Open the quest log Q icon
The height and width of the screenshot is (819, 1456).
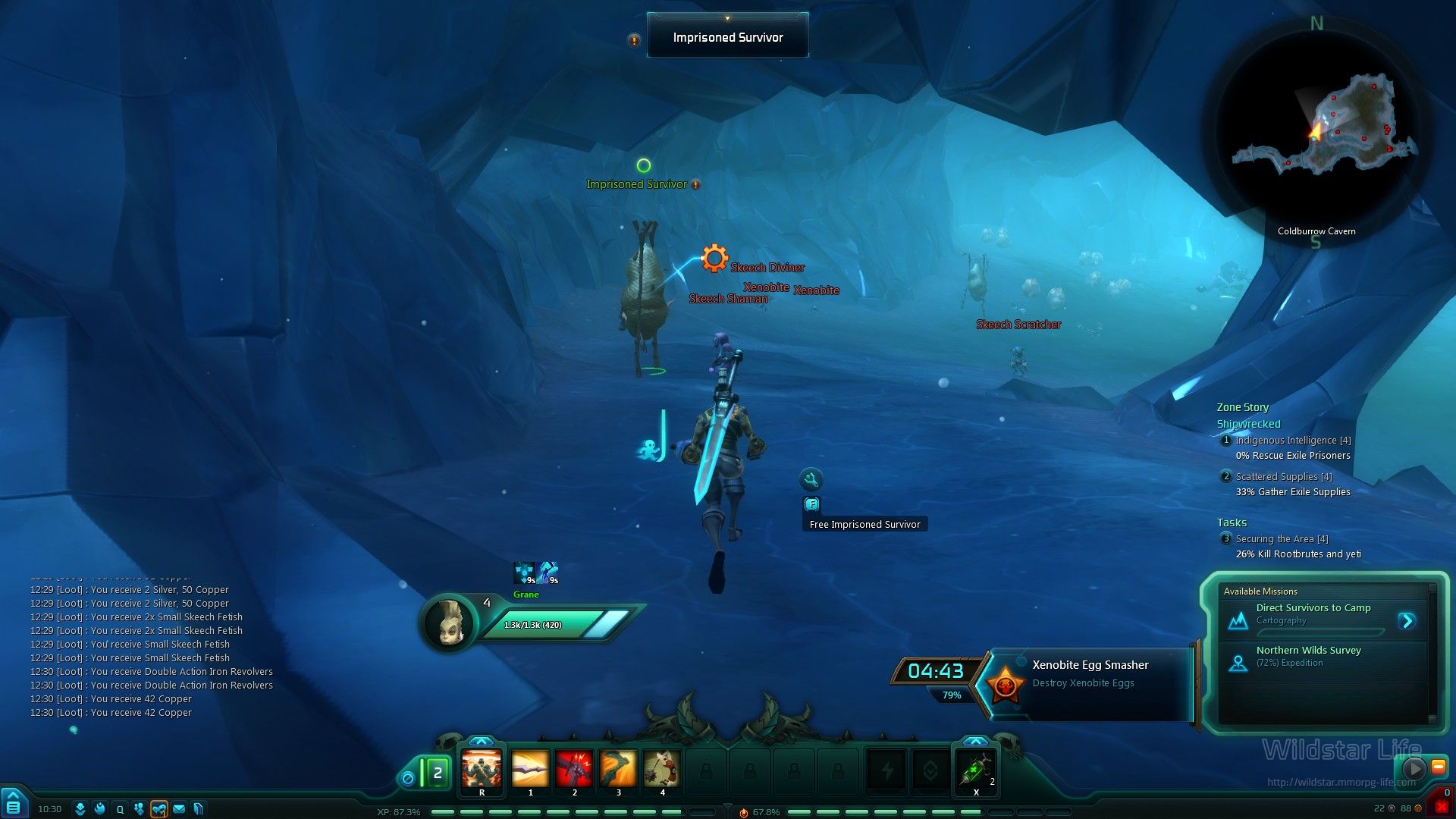coord(120,809)
